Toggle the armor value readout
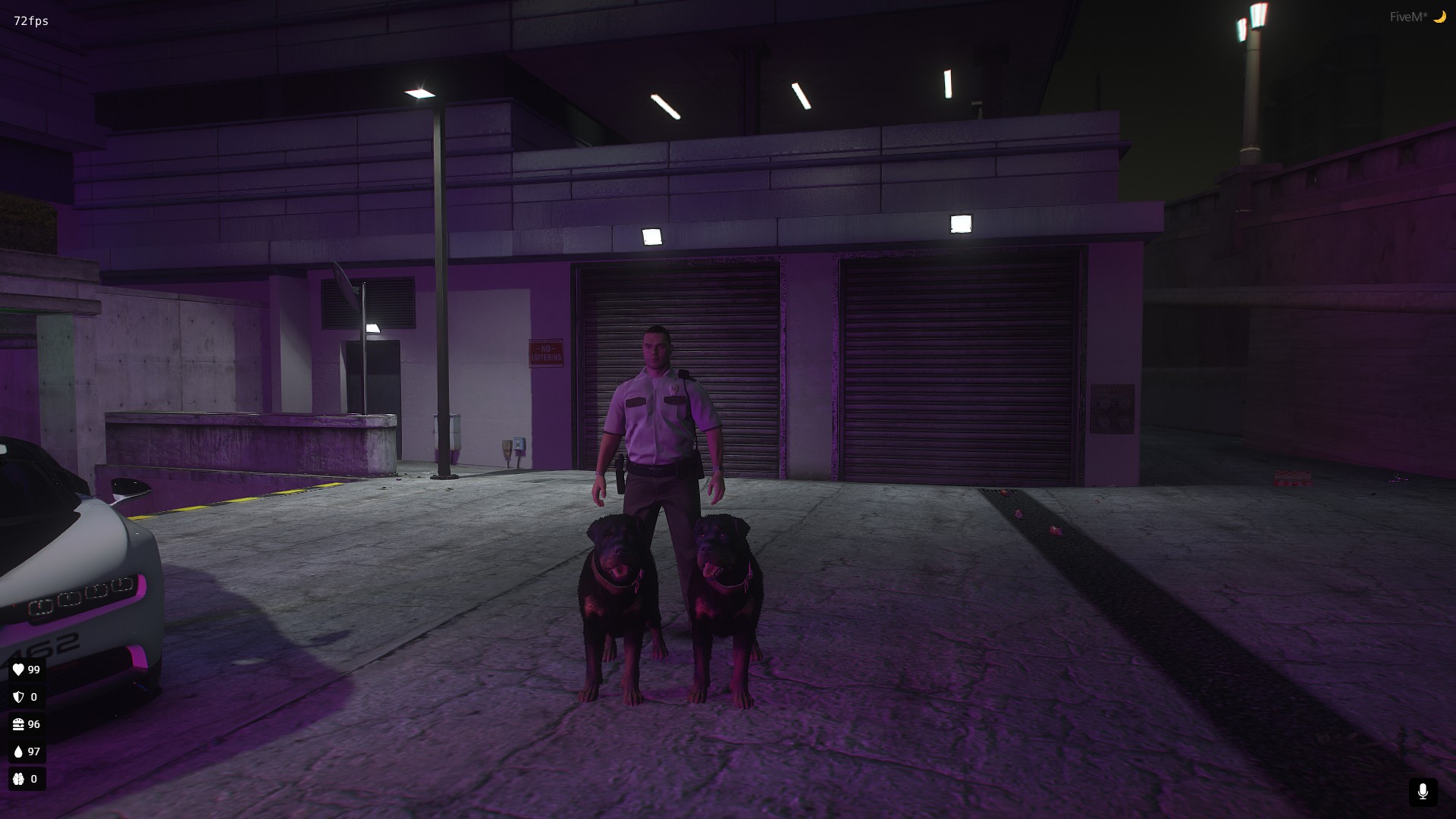The width and height of the screenshot is (1456, 819). [26, 697]
